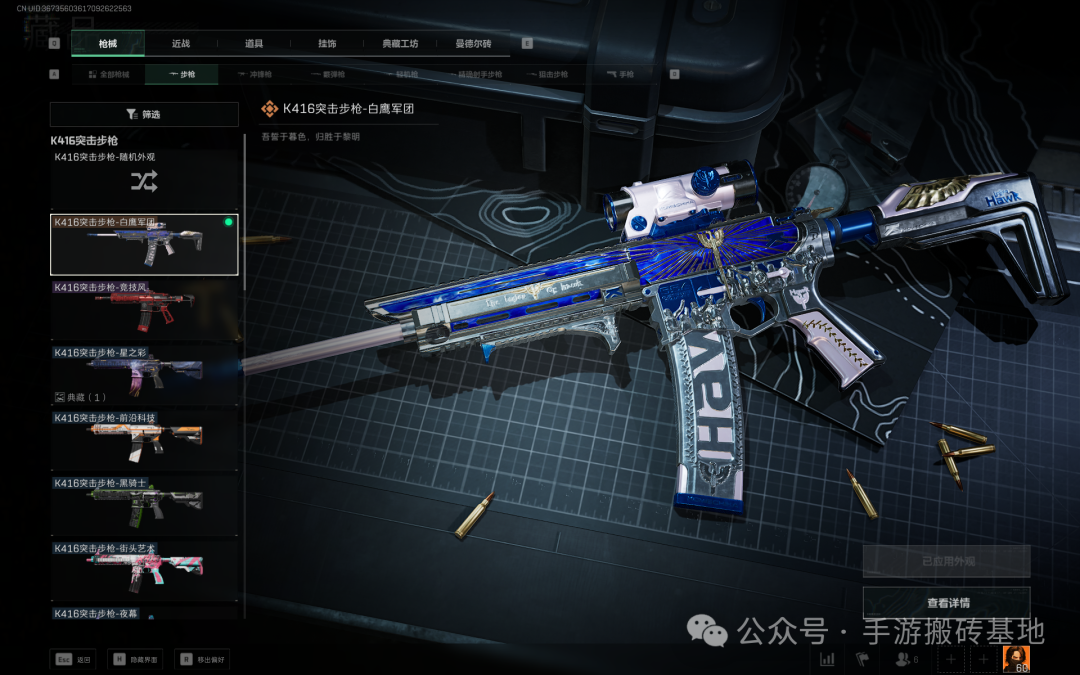Screen dimensions: 1080x675
Task: Show the 全部枪械 all-weapons category
Action: 109,74
